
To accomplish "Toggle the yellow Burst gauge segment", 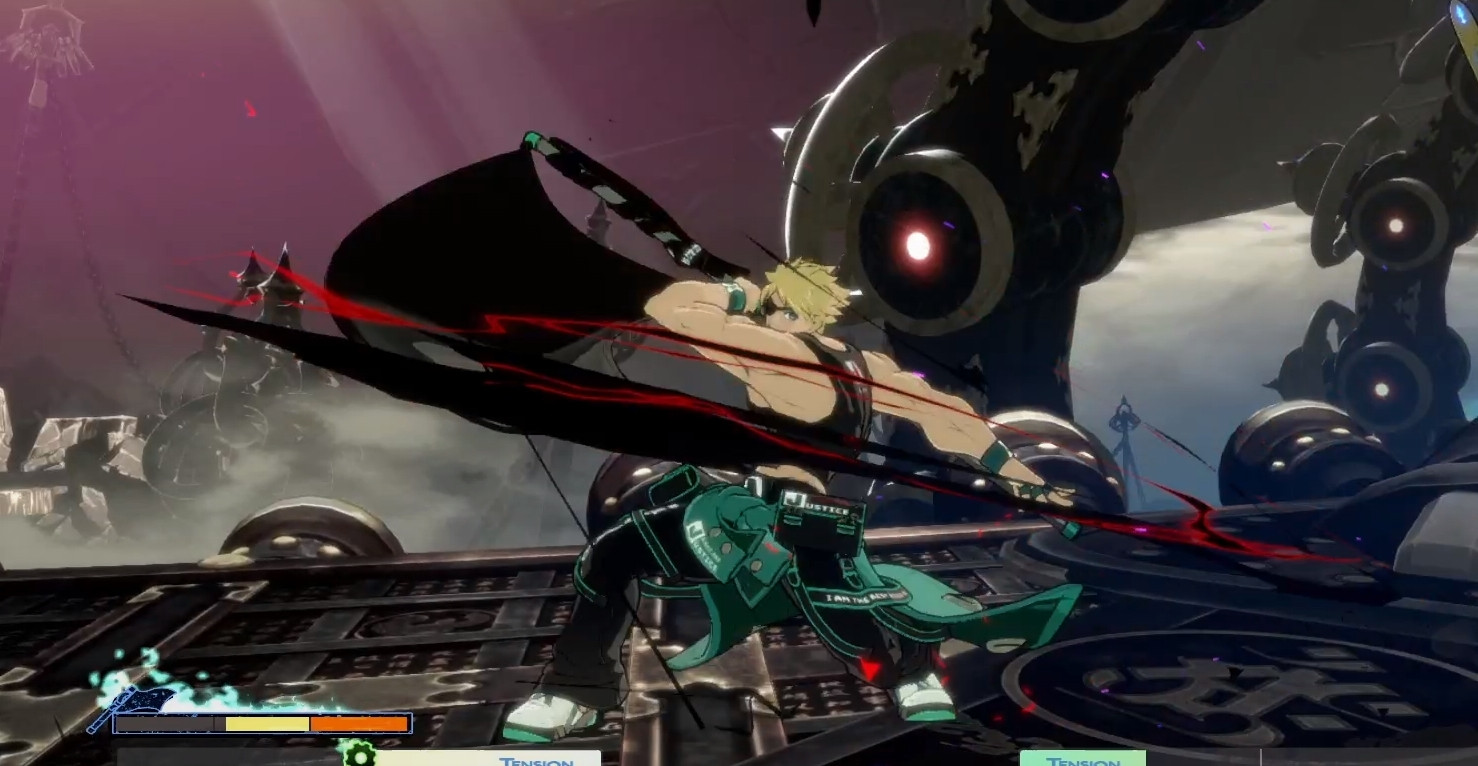I will click(x=265, y=723).
